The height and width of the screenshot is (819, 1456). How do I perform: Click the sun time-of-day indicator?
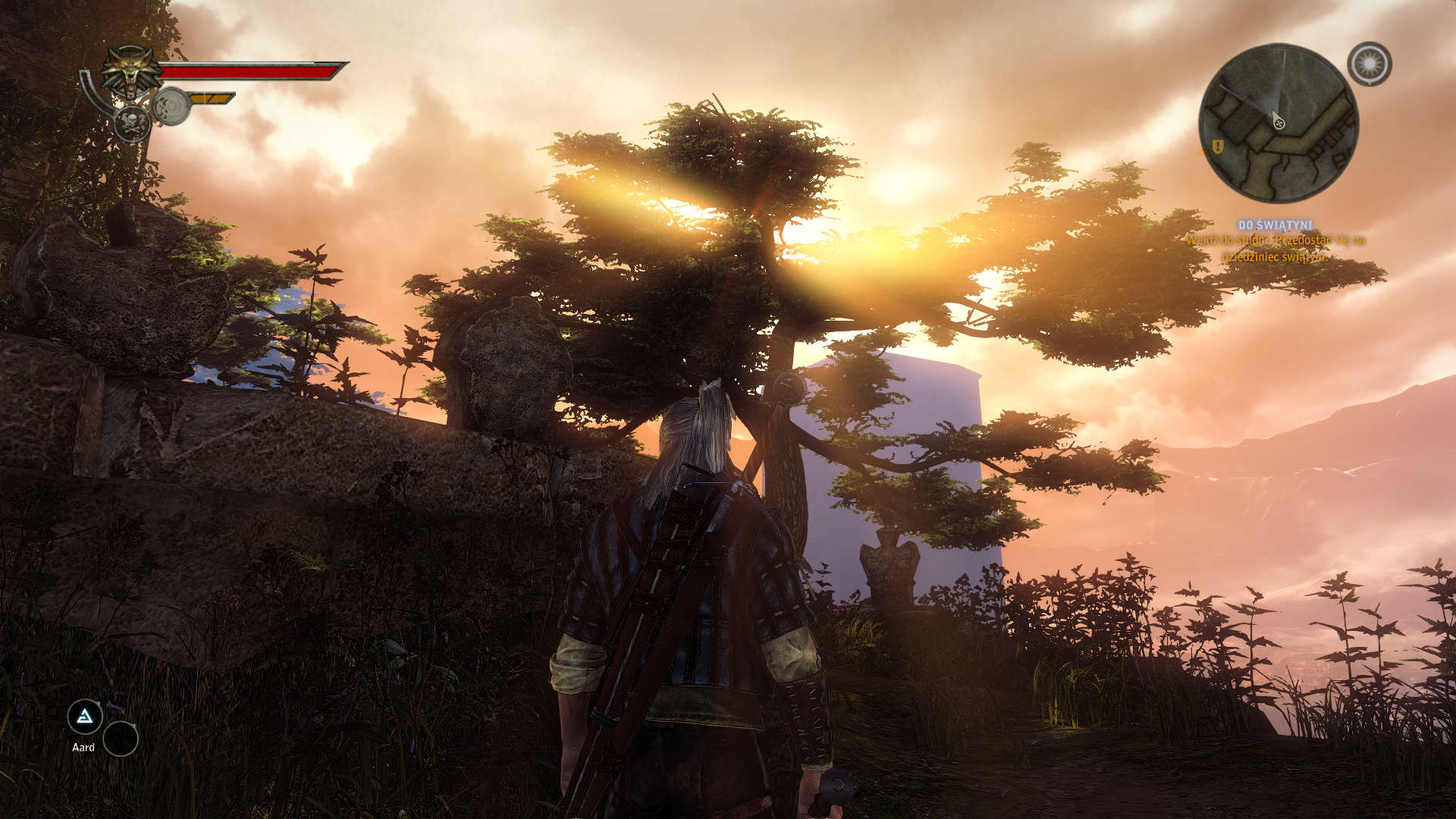pos(1370,64)
